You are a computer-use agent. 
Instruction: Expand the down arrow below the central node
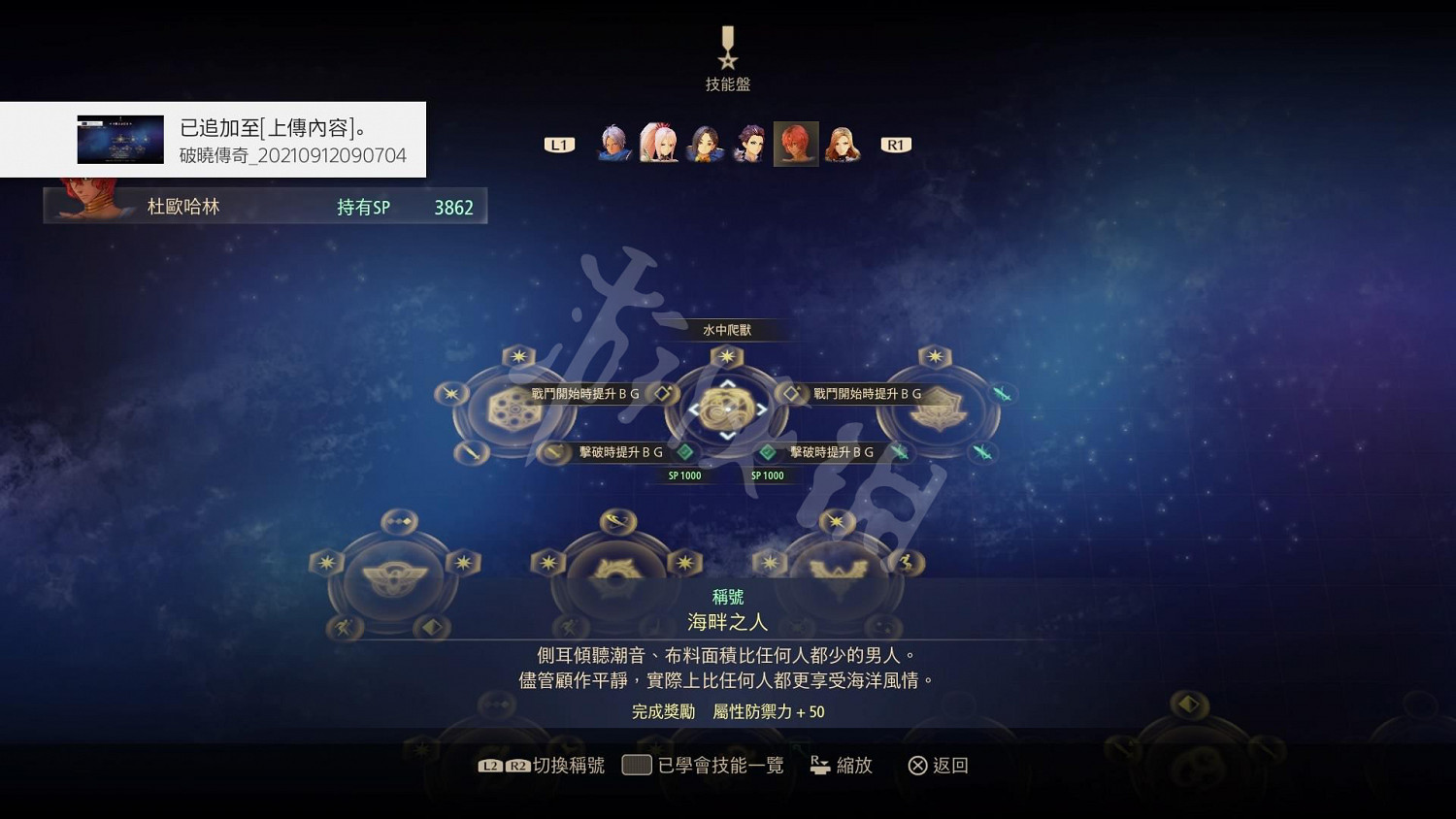[727, 434]
